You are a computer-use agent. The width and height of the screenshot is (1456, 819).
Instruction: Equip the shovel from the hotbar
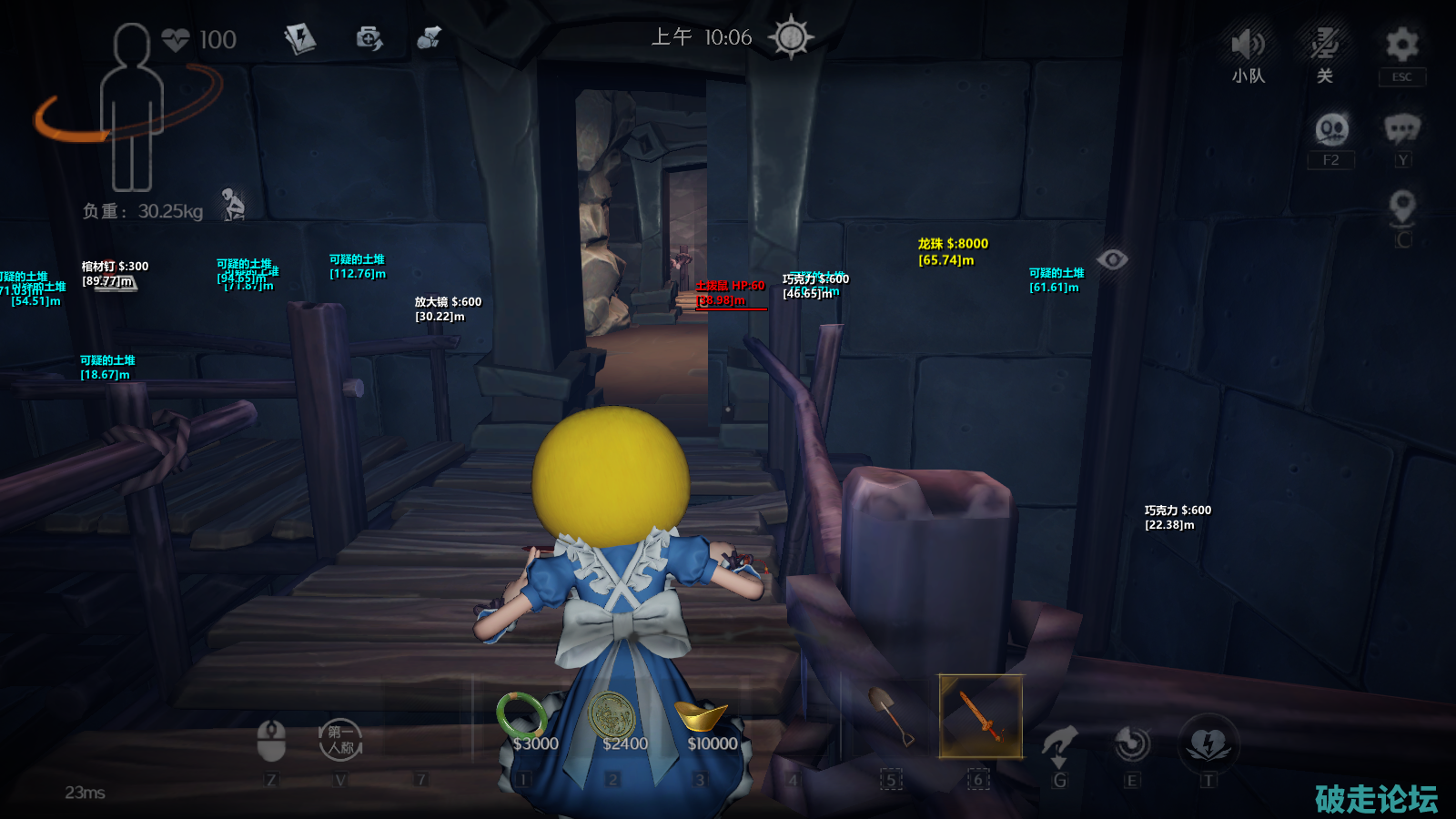point(891,717)
